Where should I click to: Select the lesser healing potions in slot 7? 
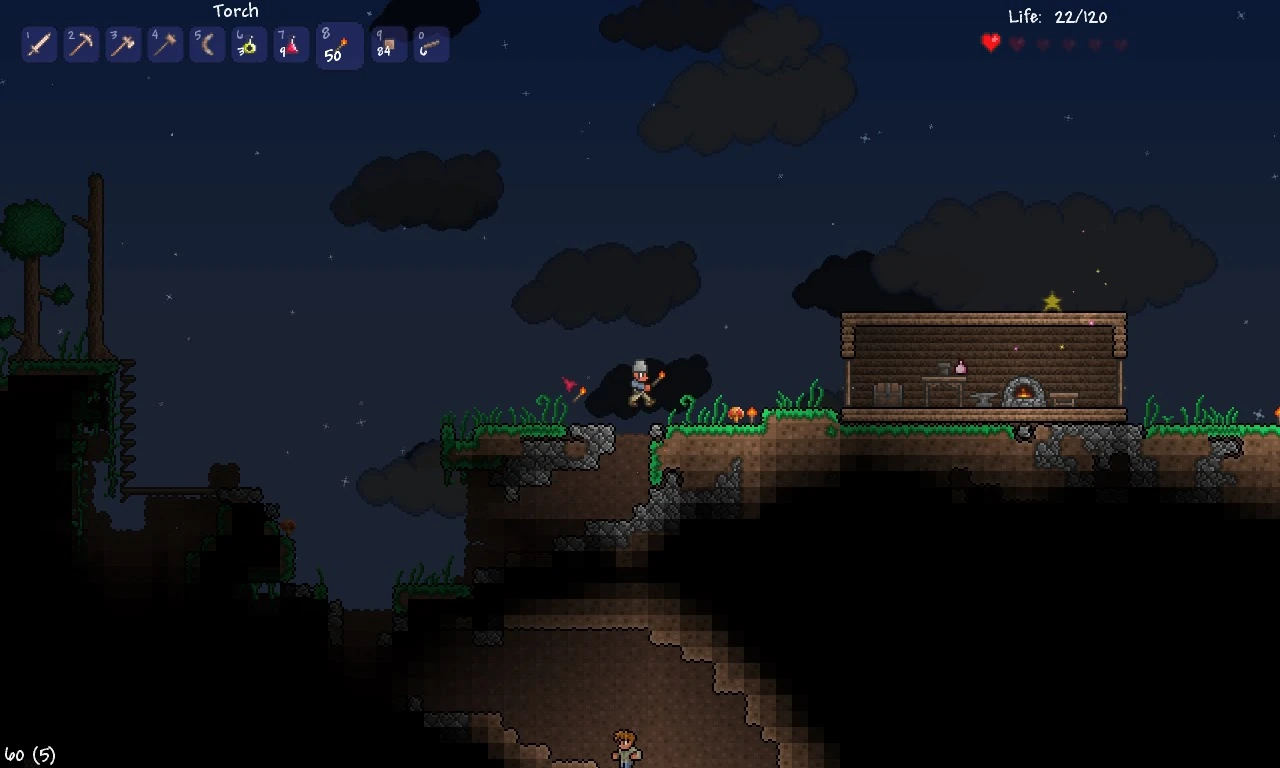pos(291,45)
